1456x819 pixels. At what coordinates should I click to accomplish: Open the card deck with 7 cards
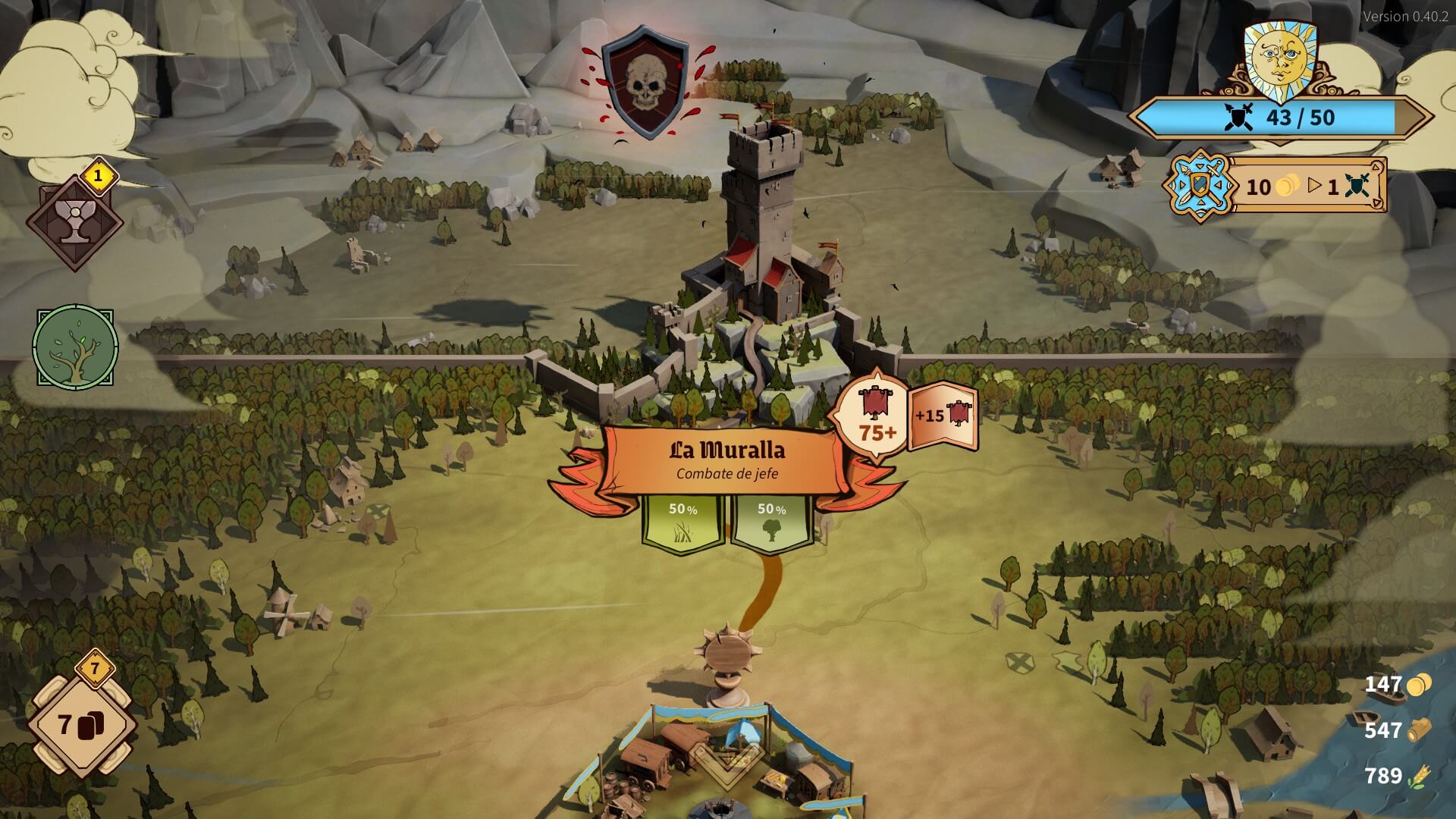coord(82,724)
